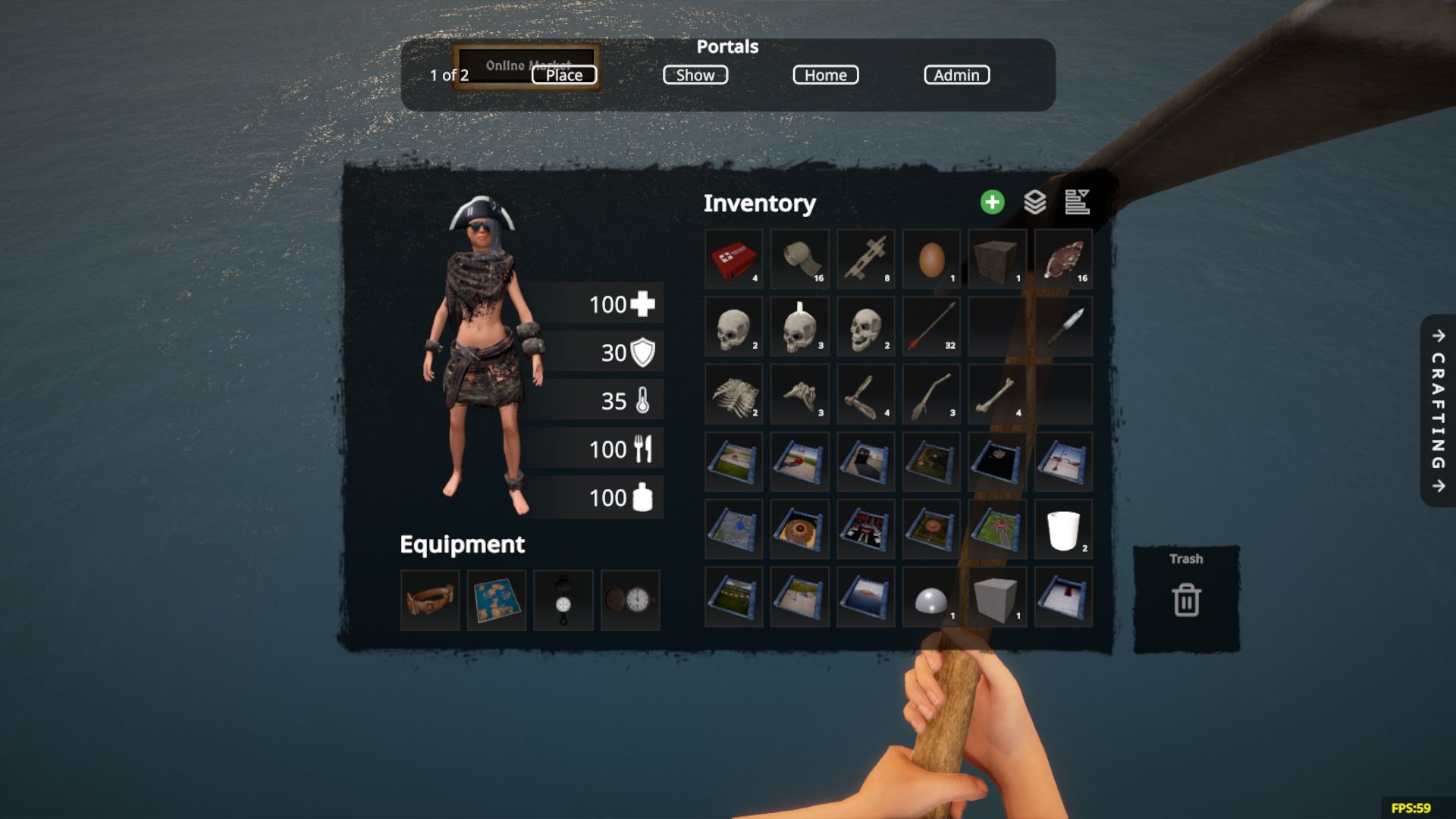Click the Place portal button
1456x819 pixels.
click(x=564, y=75)
